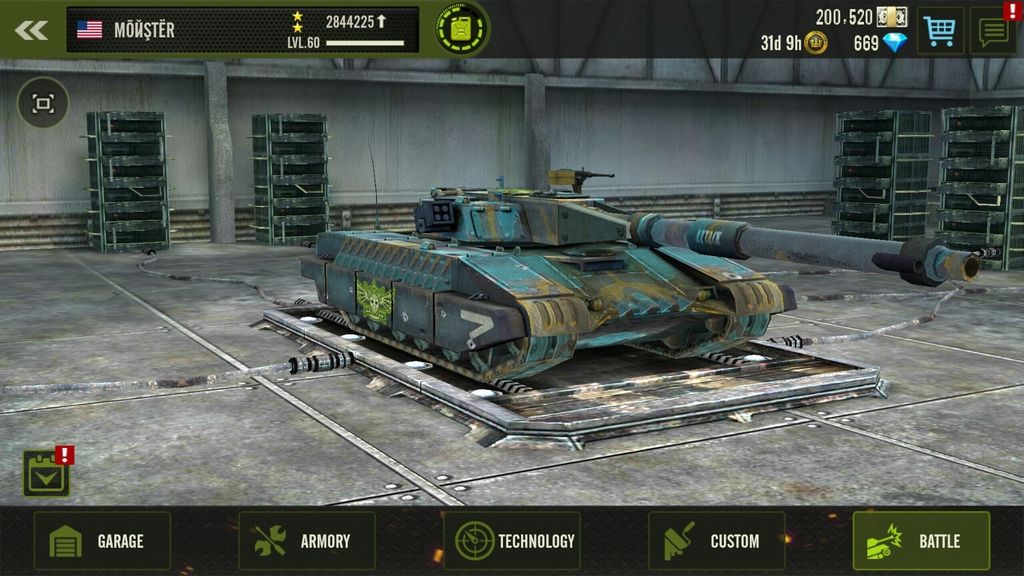The image size is (1024, 576).
Task: Start a Battle
Action: (x=921, y=541)
